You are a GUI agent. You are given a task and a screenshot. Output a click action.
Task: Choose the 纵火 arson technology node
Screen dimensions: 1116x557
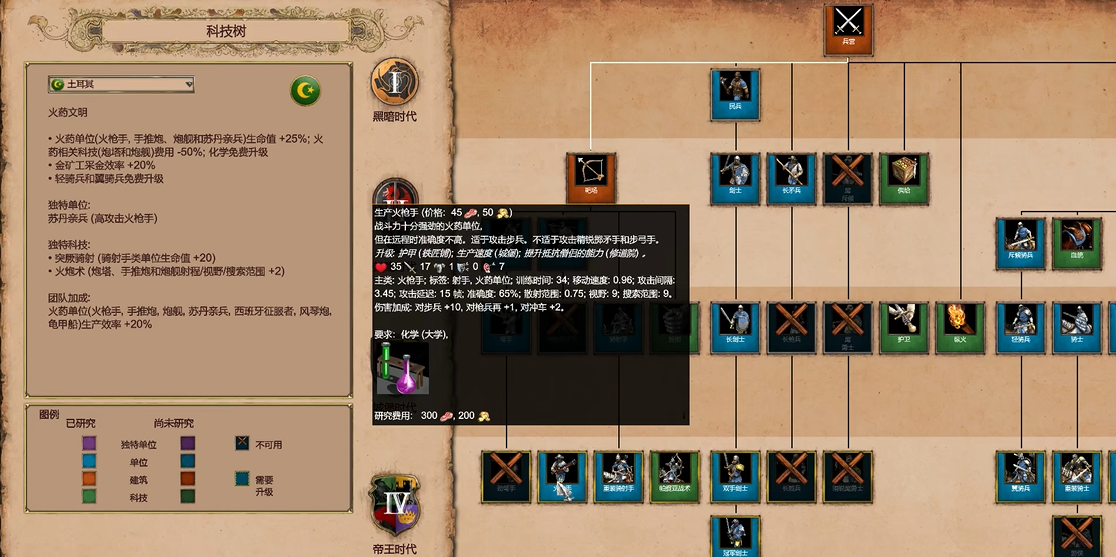960,327
